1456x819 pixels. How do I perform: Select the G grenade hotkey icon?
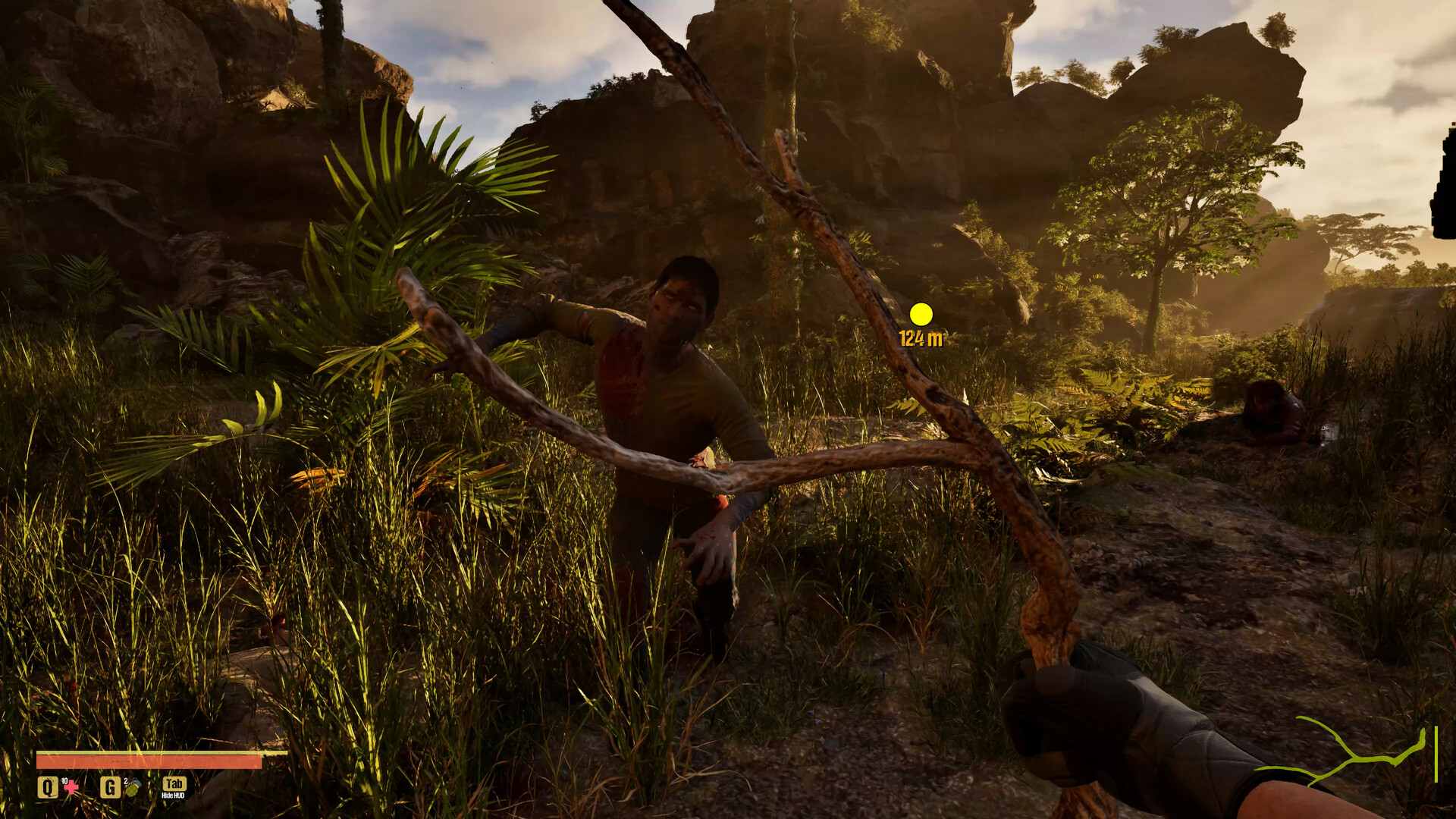(110, 787)
